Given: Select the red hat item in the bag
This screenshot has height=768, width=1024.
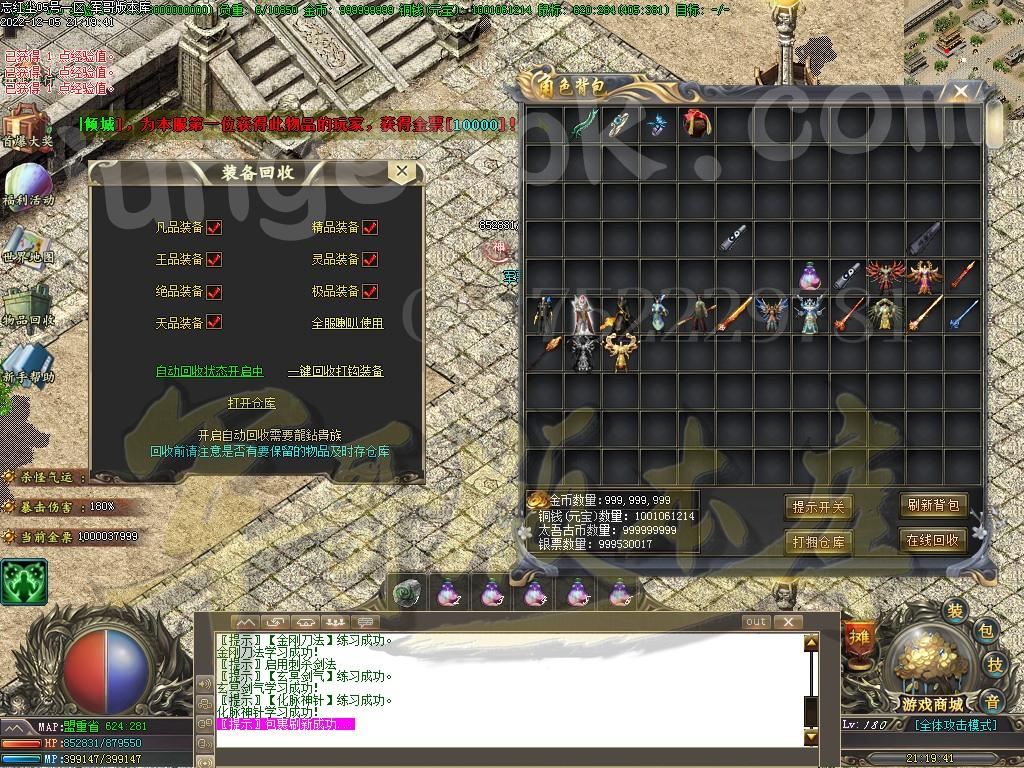Looking at the screenshot, I should point(695,124).
